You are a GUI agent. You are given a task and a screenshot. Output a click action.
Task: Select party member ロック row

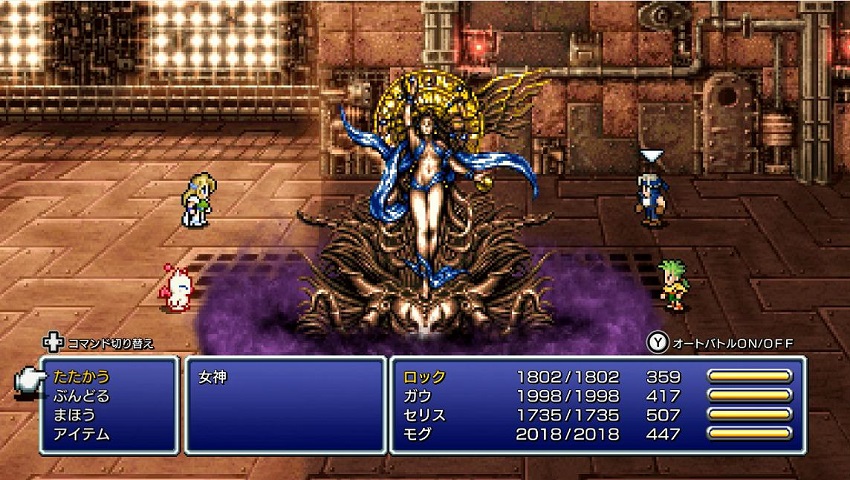click(424, 377)
